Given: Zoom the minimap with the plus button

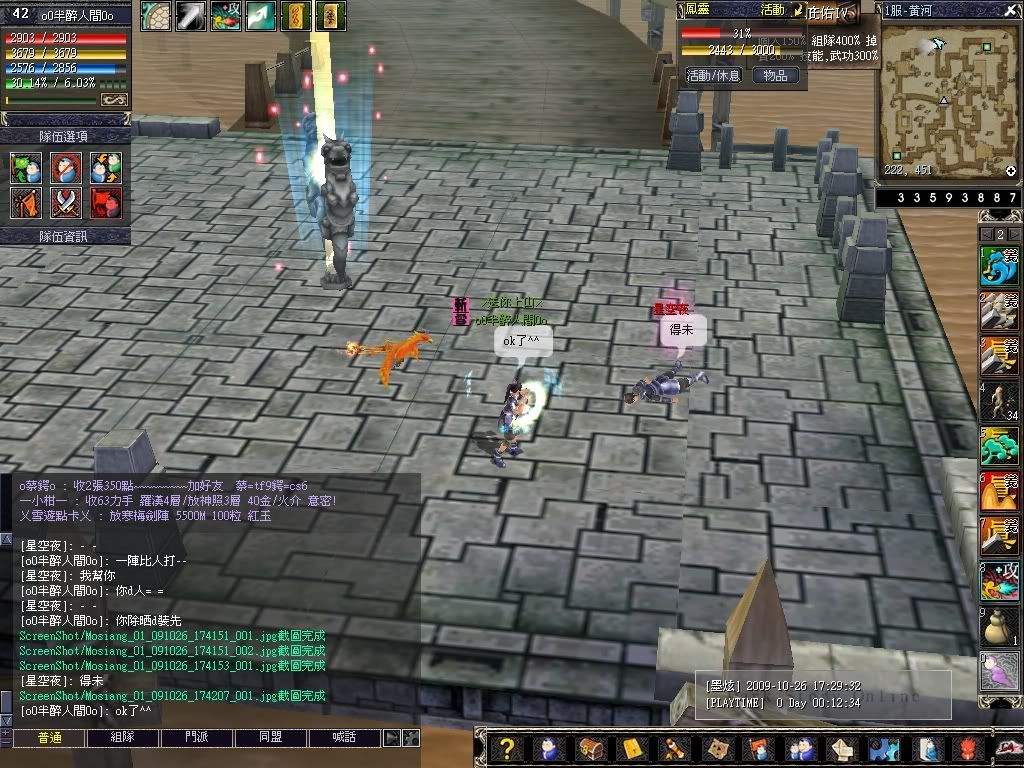Looking at the screenshot, I should coord(1011,171).
